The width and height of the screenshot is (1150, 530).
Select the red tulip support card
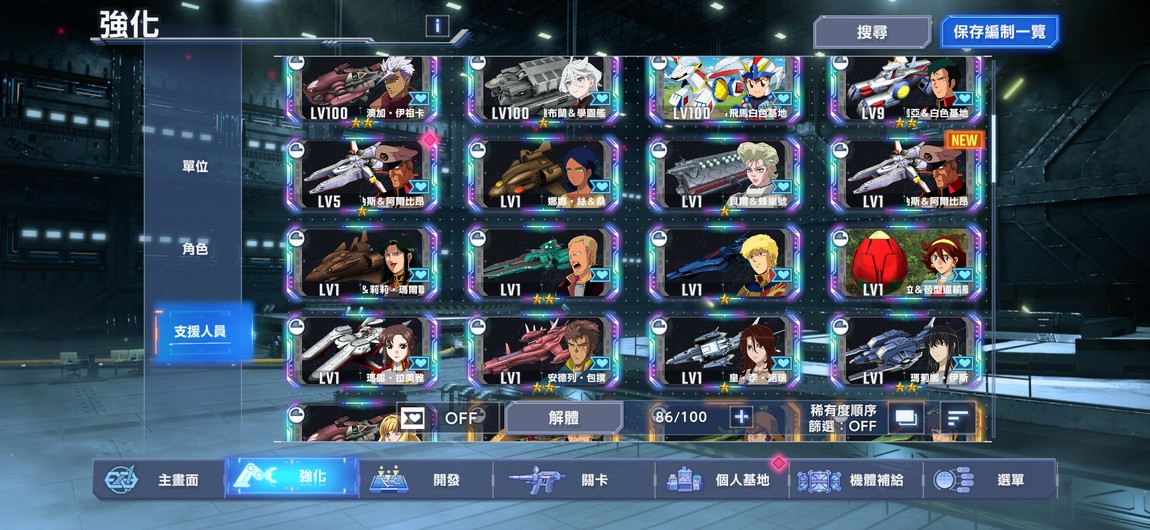(x=905, y=262)
